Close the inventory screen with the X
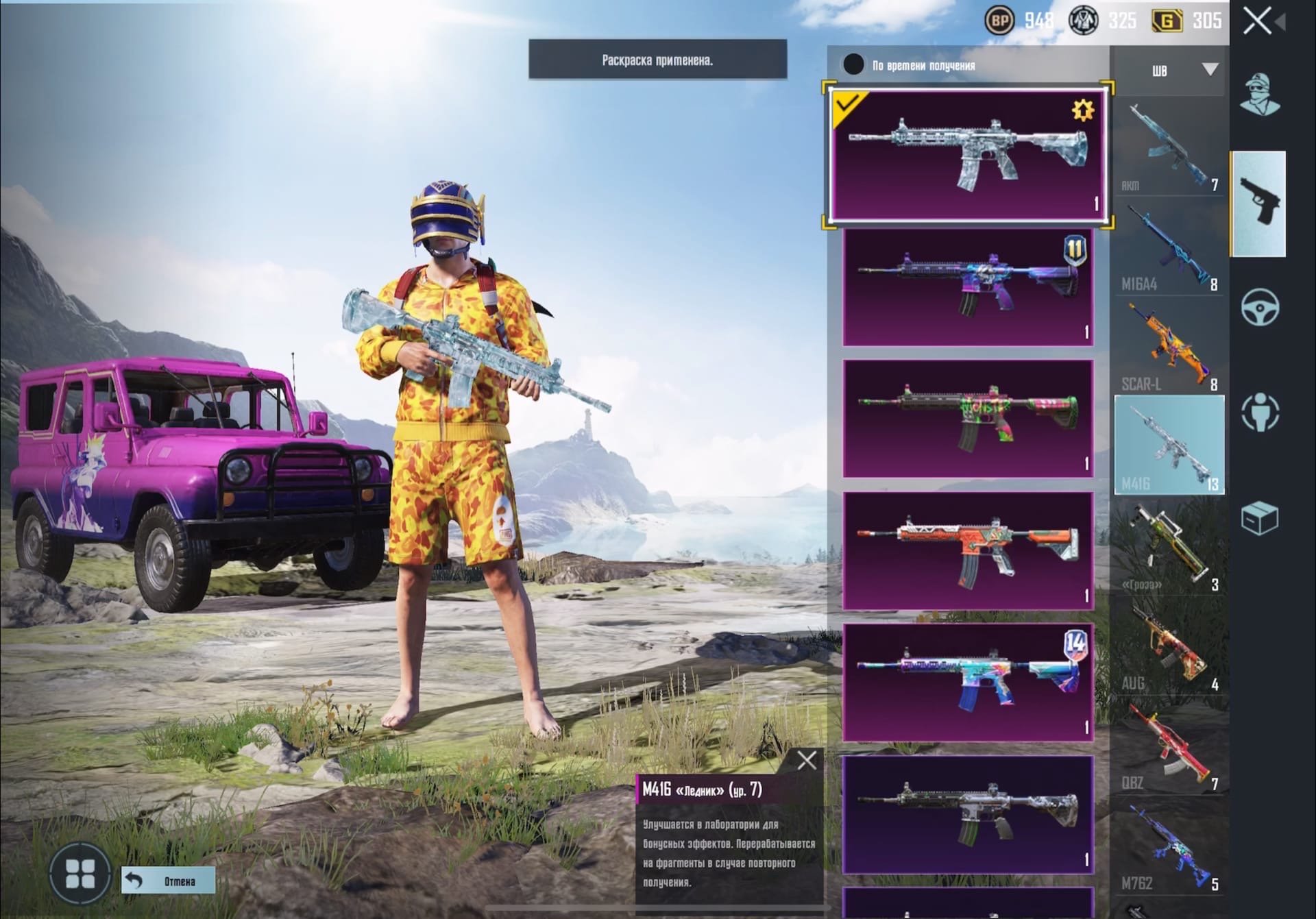This screenshot has height=919, width=1316. pos(1258,21)
